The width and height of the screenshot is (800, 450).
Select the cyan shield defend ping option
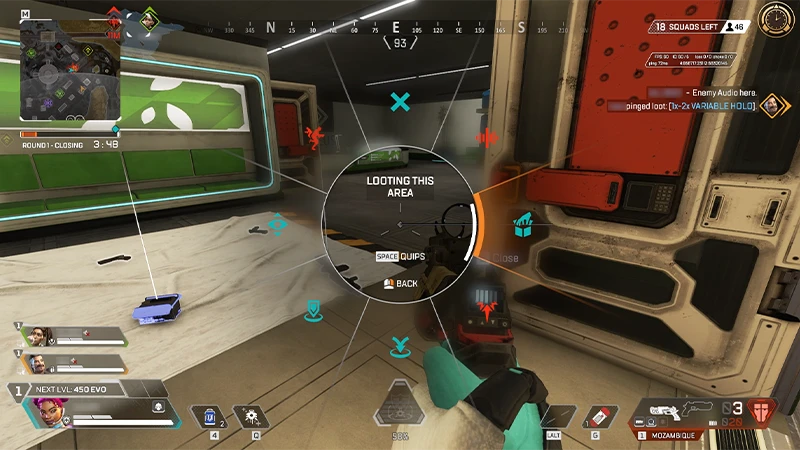313,308
